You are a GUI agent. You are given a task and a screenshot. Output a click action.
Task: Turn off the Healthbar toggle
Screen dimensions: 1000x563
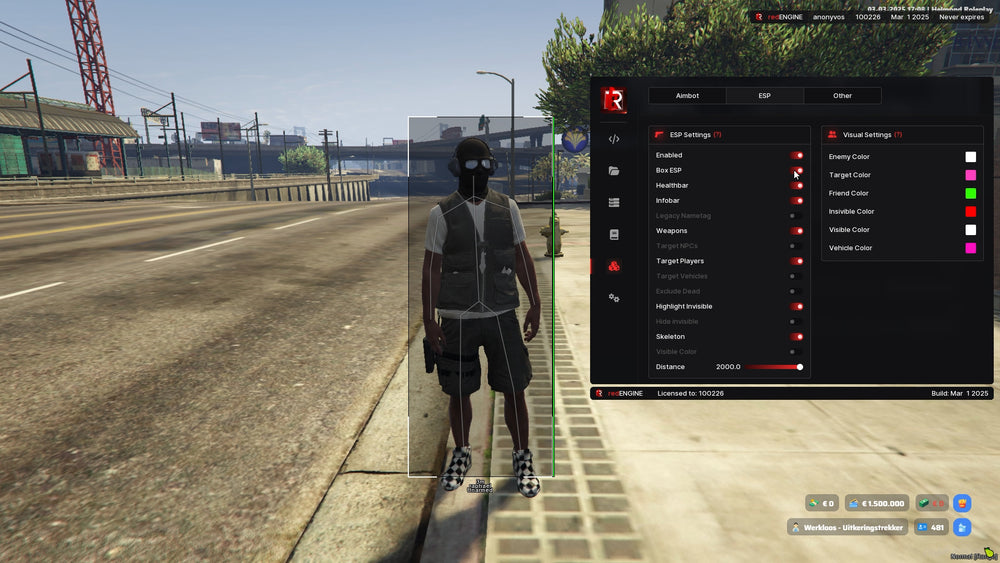(797, 186)
